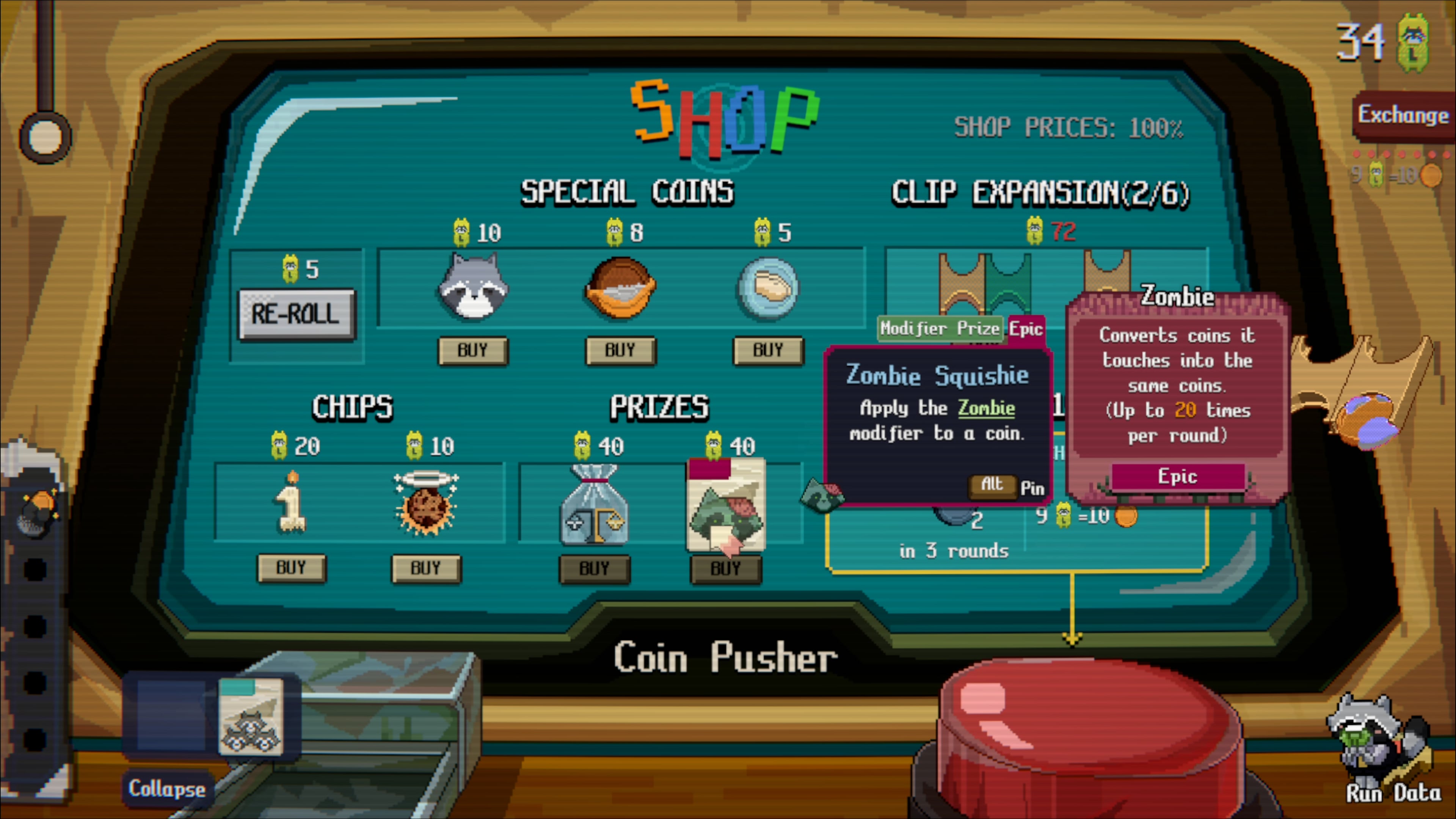This screenshot has width=1456, height=819.
Task: Buy the orange shell special coin
Action: (620, 350)
